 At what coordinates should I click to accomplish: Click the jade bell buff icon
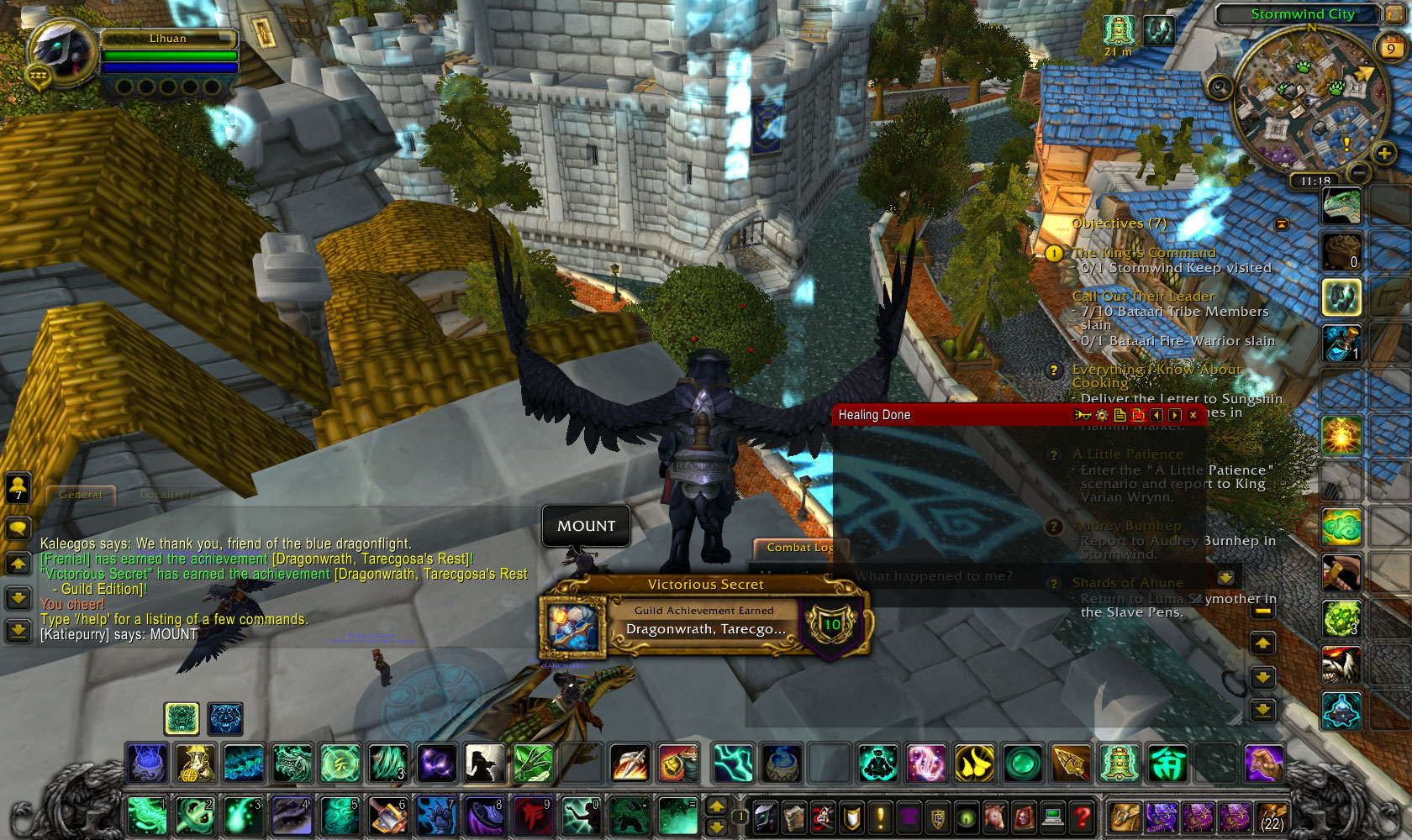(x=1118, y=31)
